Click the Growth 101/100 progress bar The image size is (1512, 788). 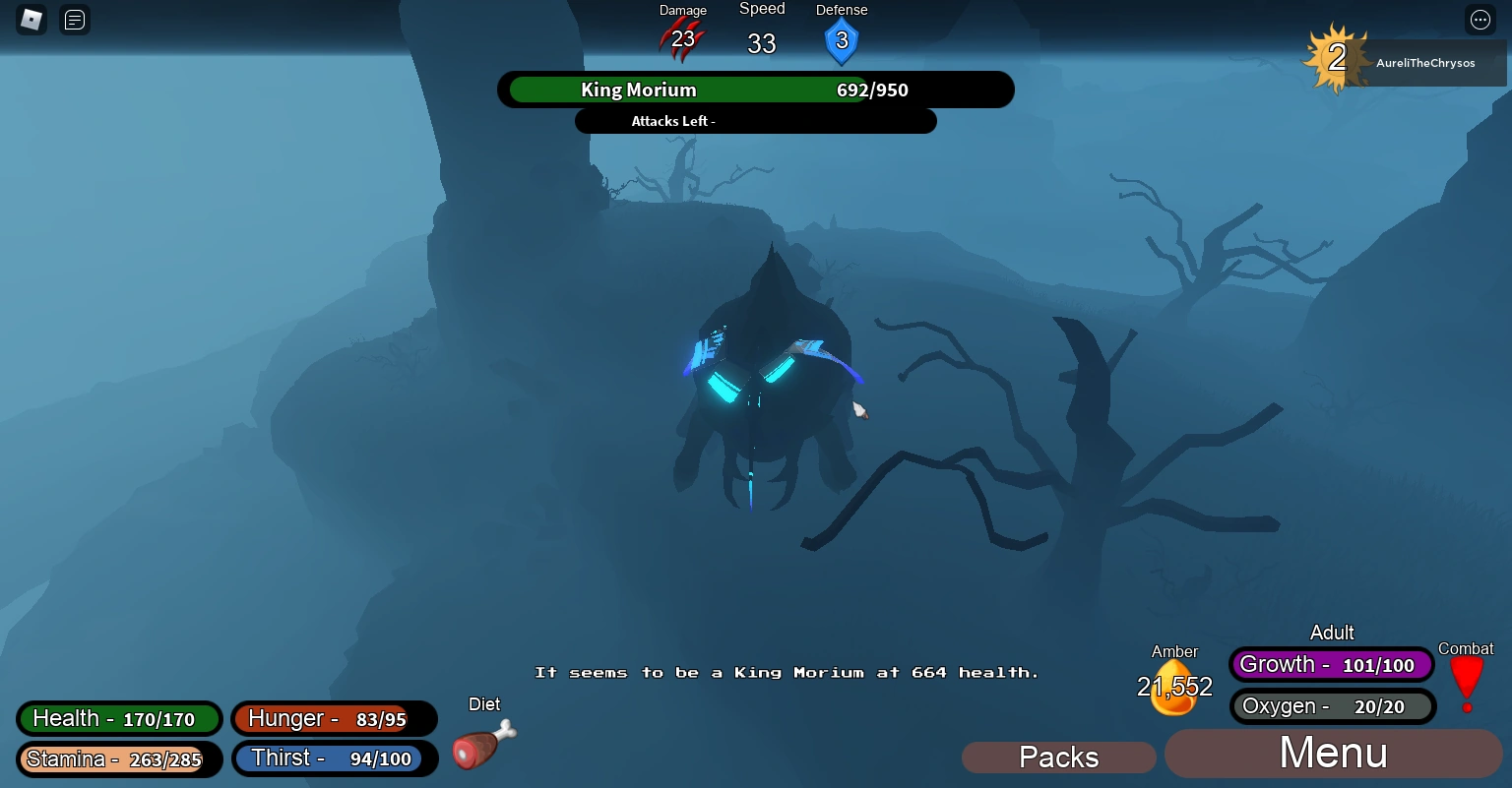tap(1331, 664)
